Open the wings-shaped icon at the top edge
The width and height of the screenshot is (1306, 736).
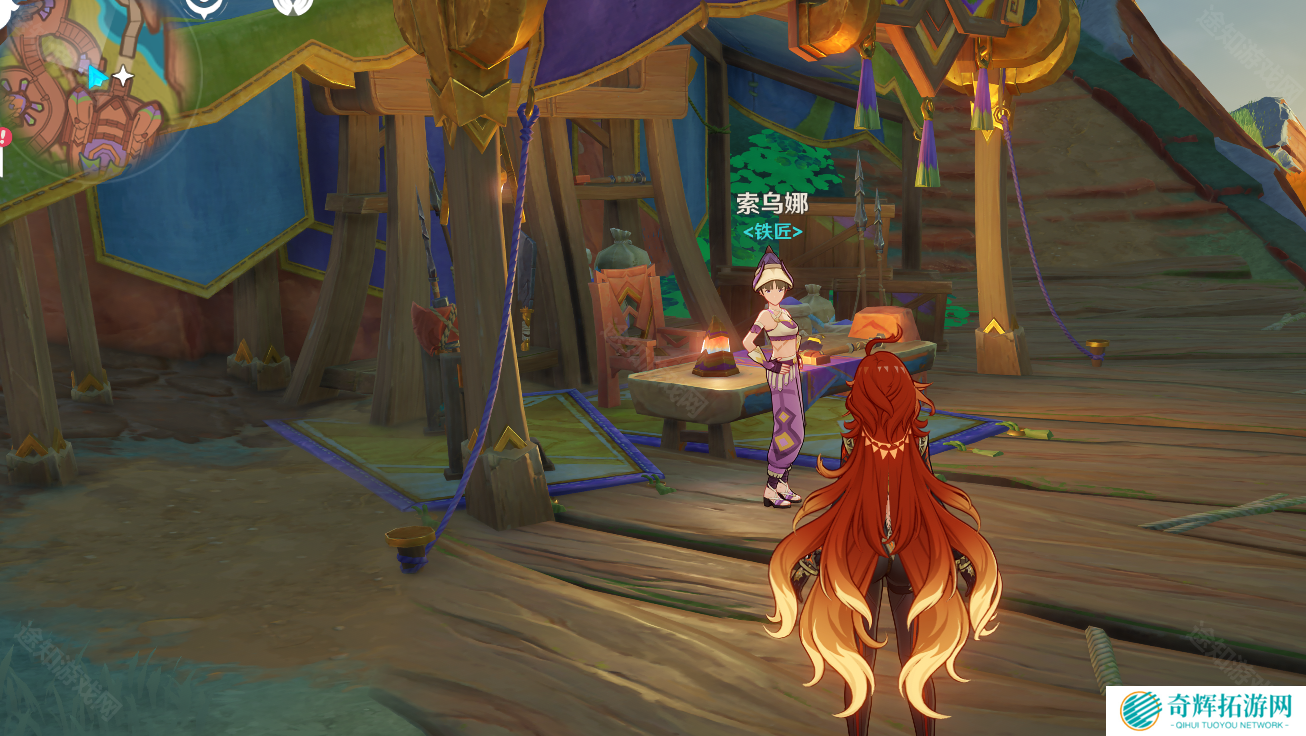[292, 6]
